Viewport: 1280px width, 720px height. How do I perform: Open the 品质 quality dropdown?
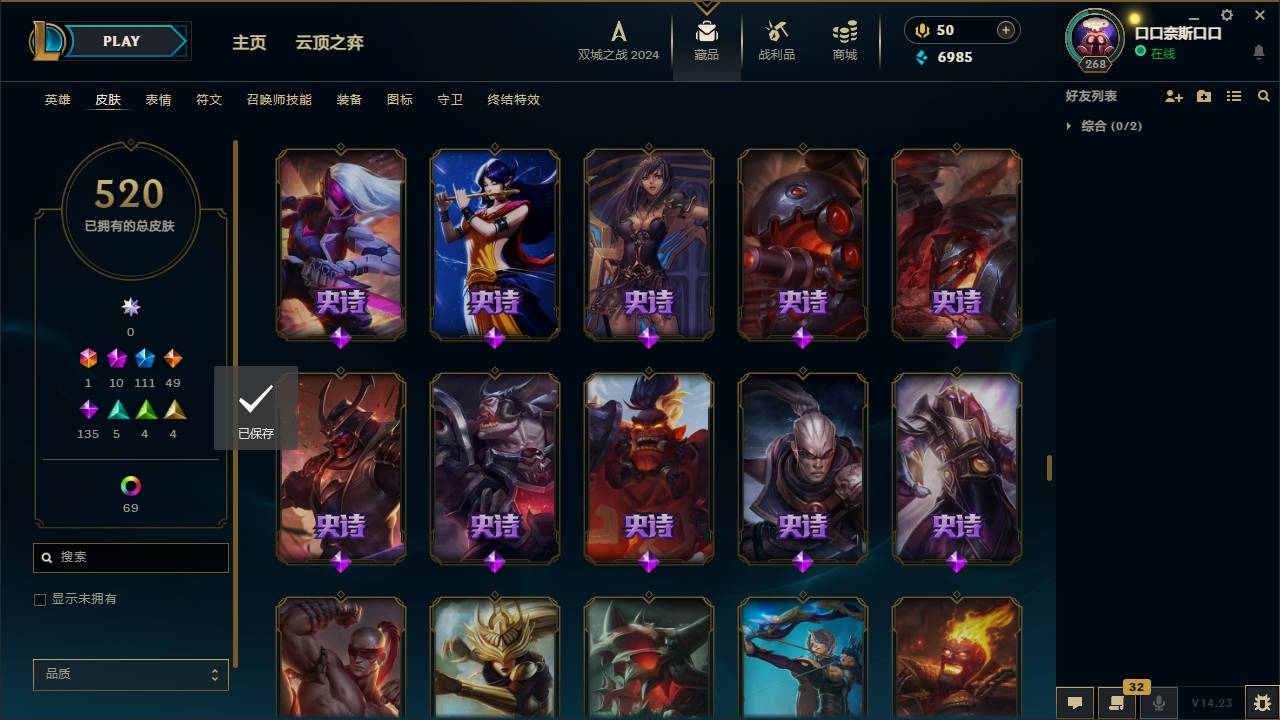tap(130, 674)
